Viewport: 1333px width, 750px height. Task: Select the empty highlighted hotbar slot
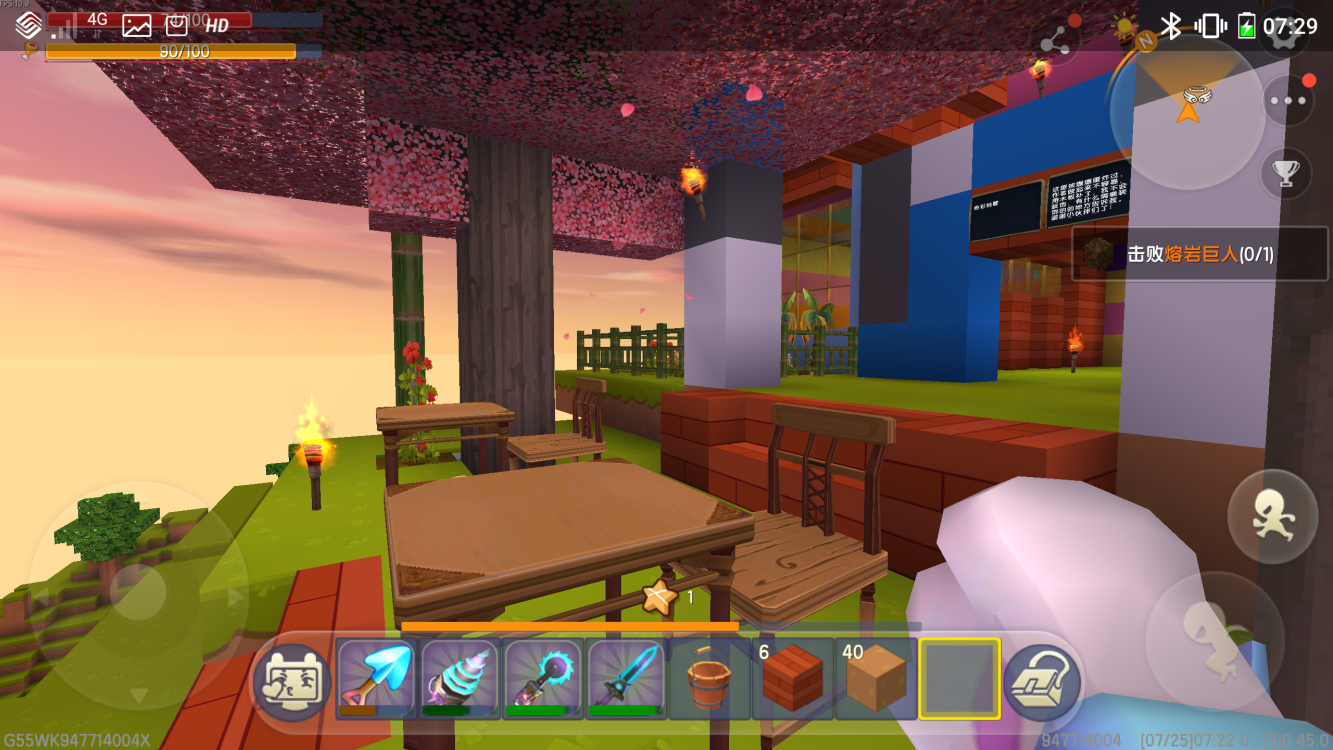tap(960, 679)
